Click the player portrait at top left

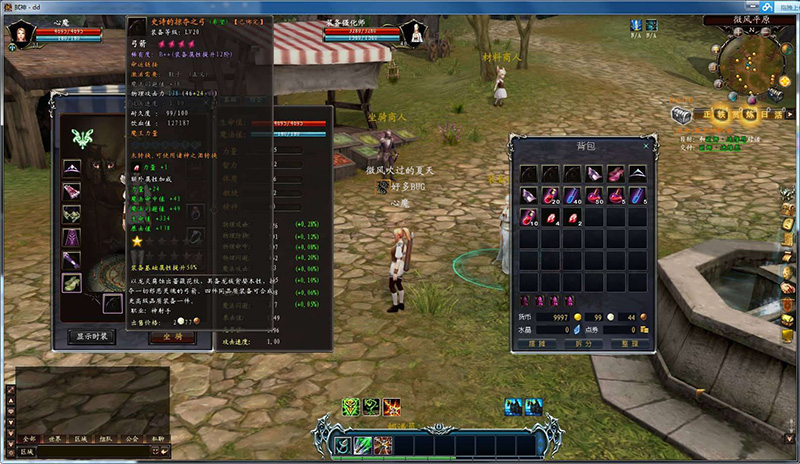(18, 35)
